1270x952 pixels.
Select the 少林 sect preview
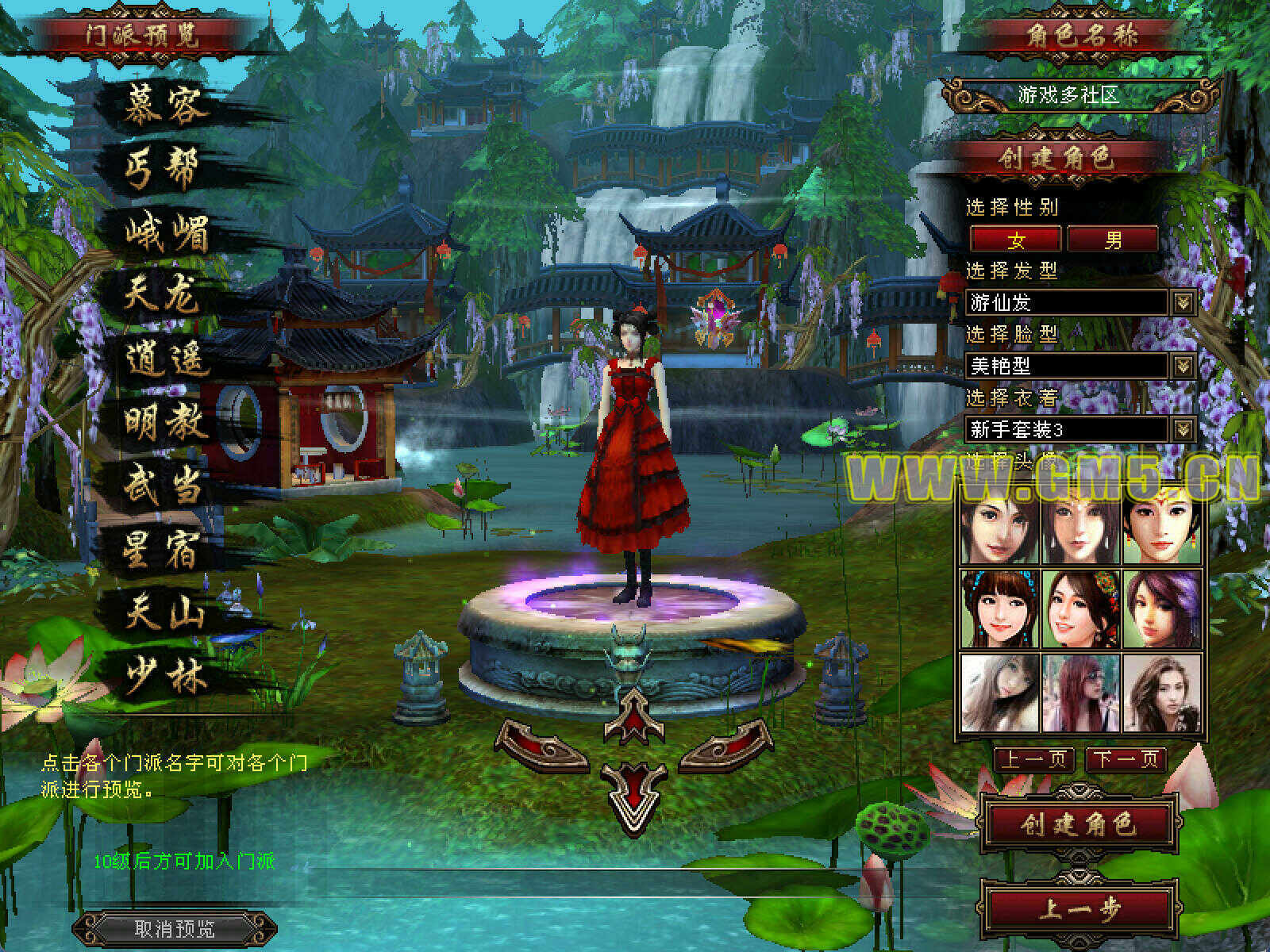pyautogui.click(x=165, y=676)
